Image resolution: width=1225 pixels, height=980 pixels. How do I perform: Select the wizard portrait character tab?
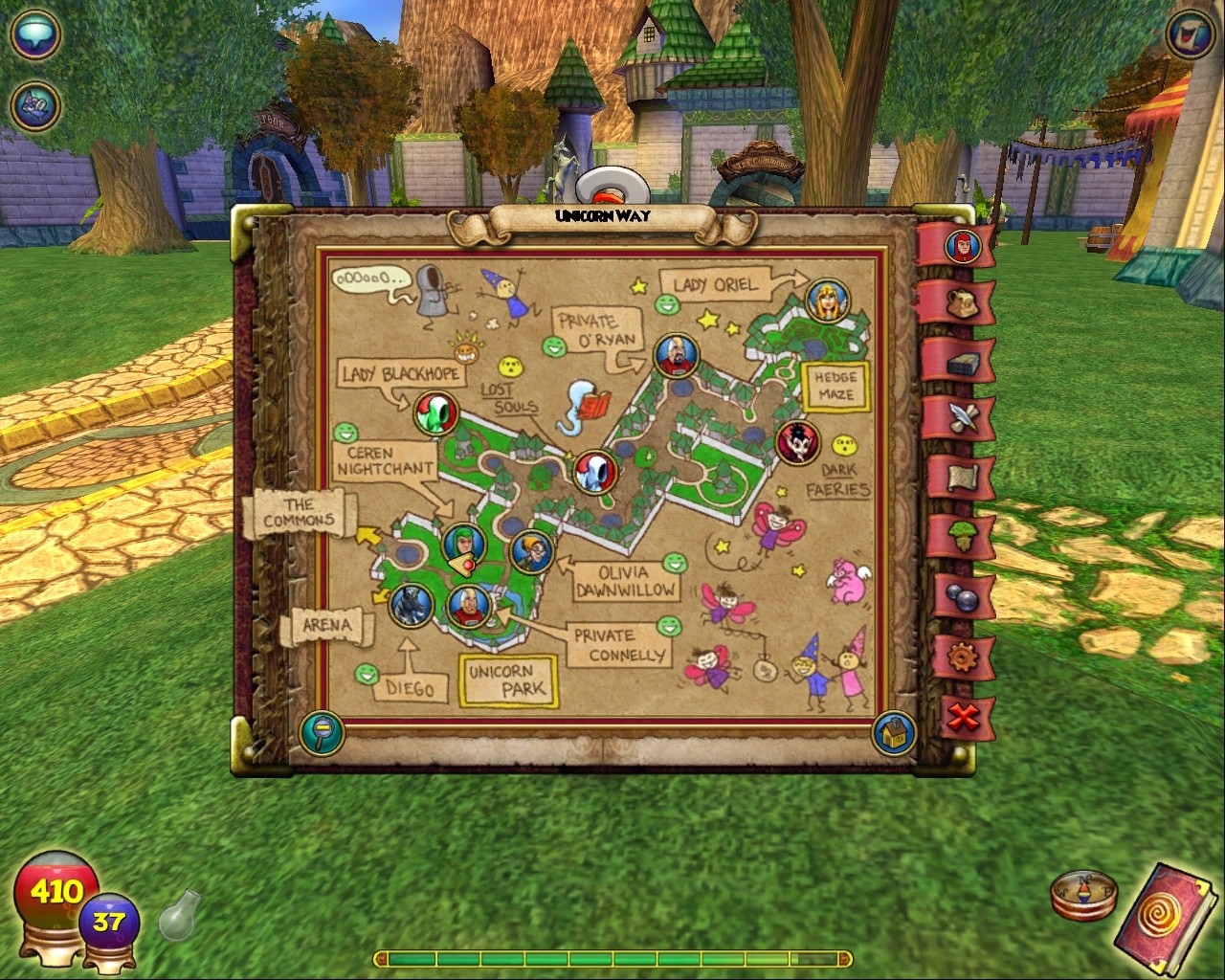click(x=962, y=247)
